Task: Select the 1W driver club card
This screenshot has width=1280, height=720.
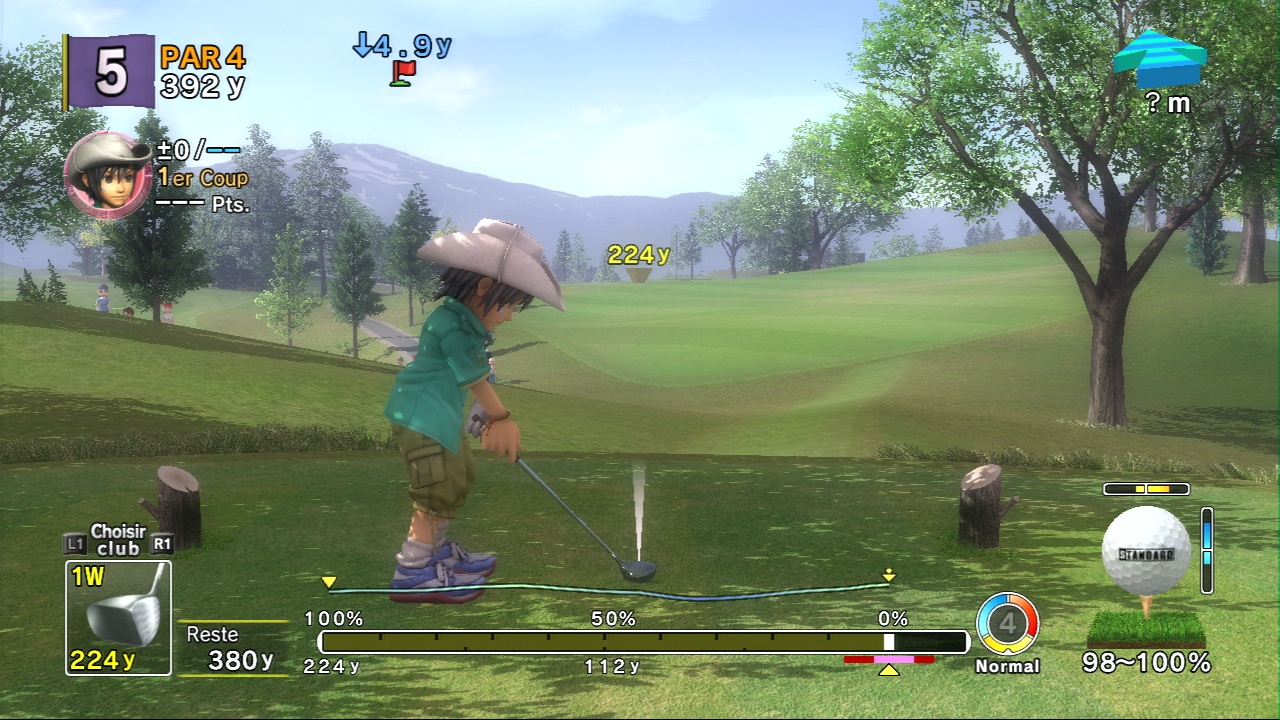Action: [118, 617]
